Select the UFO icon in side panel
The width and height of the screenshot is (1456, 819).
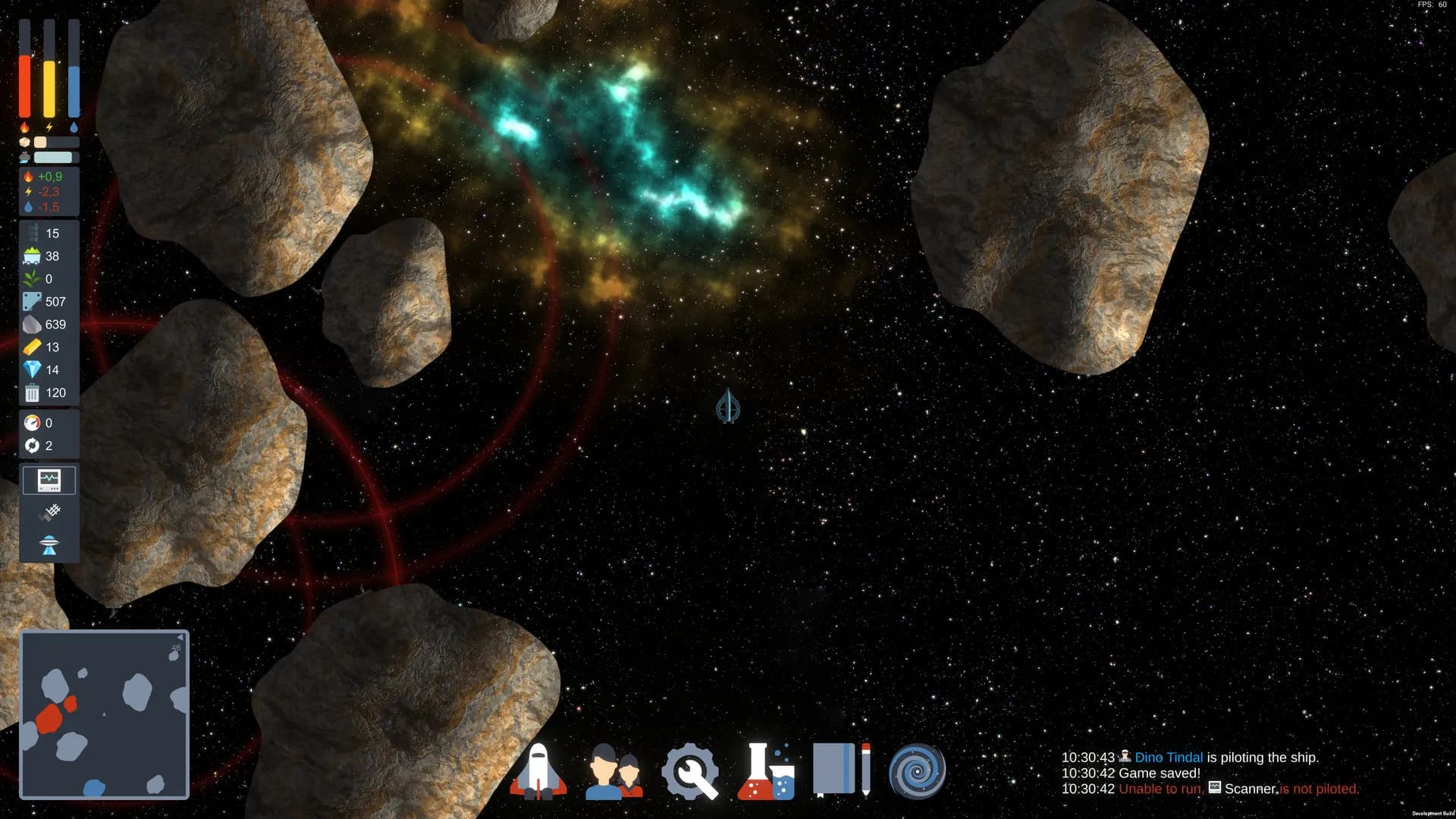[x=49, y=544]
